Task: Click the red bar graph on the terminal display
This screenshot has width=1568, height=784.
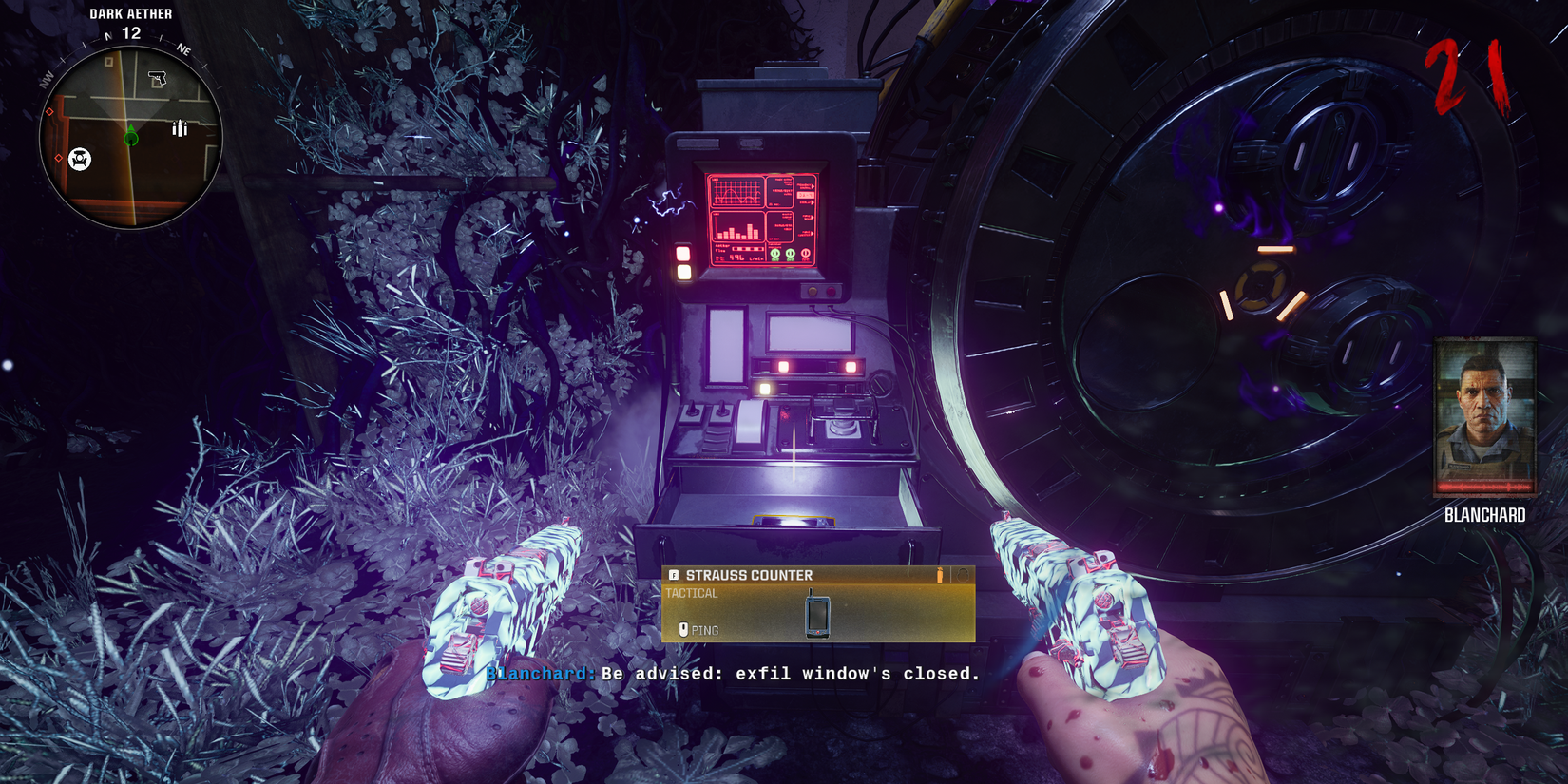Action: click(737, 229)
